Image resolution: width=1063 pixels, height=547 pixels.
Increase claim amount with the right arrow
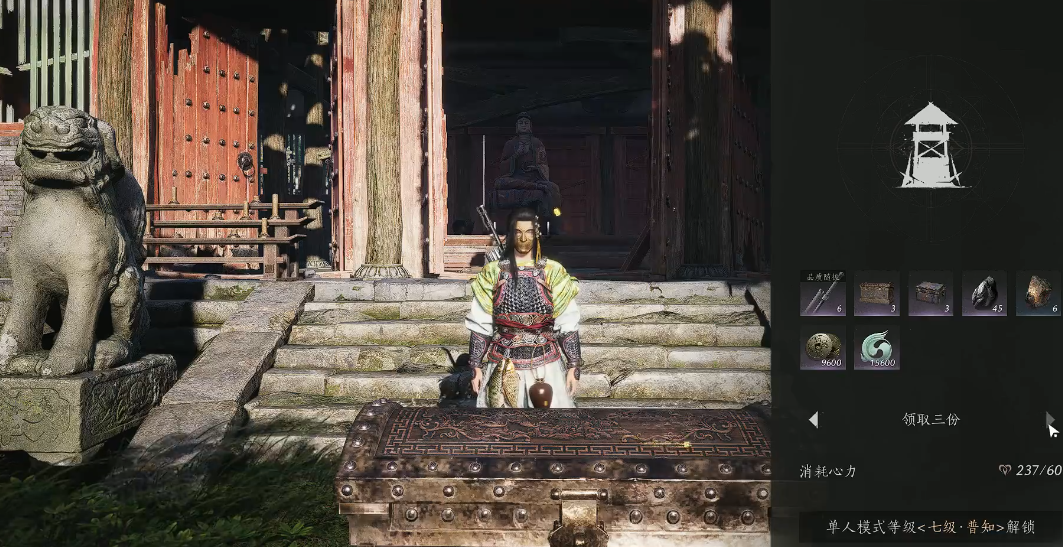point(1049,420)
